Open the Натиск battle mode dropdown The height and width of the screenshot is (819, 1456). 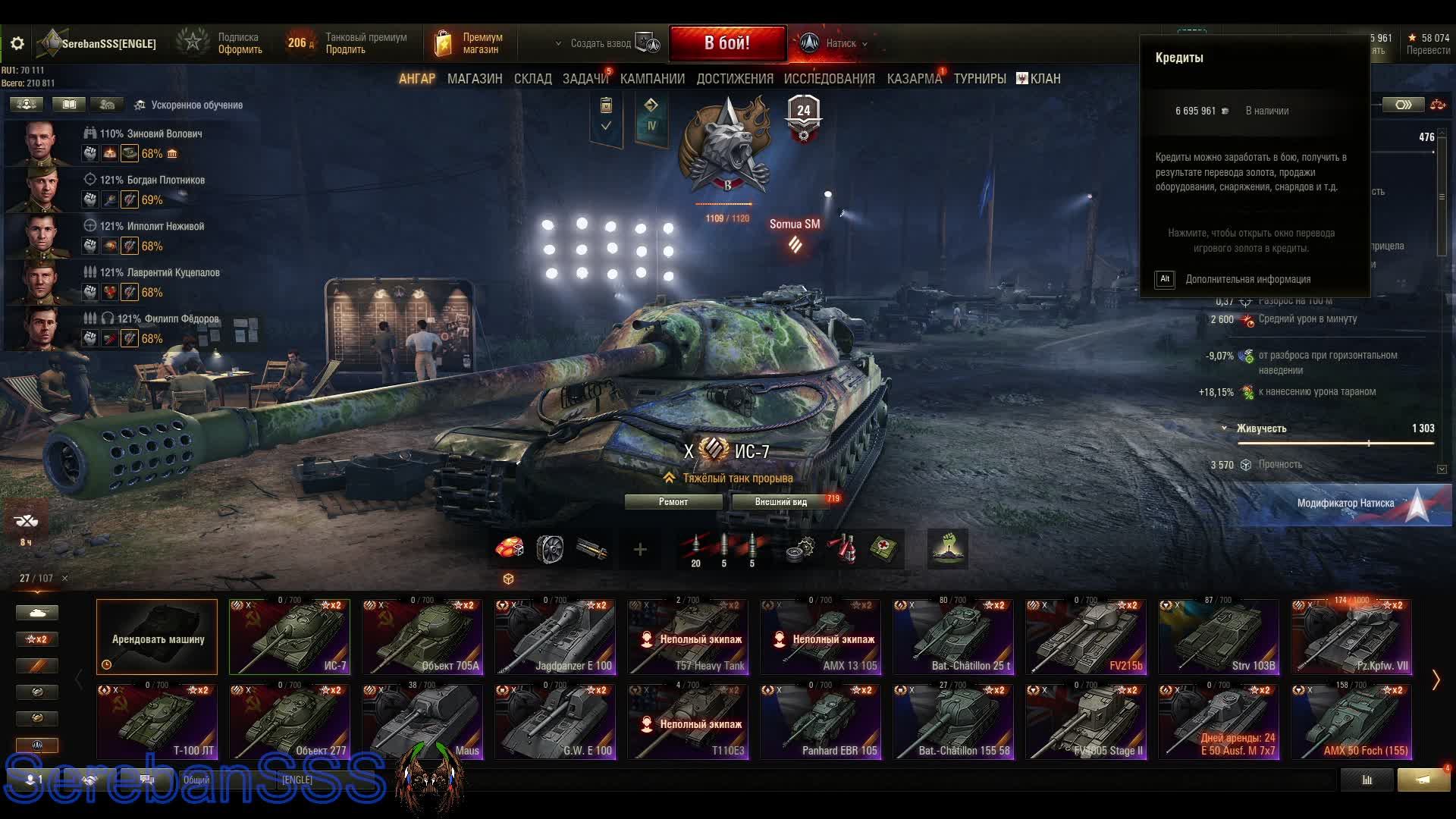coord(834,43)
